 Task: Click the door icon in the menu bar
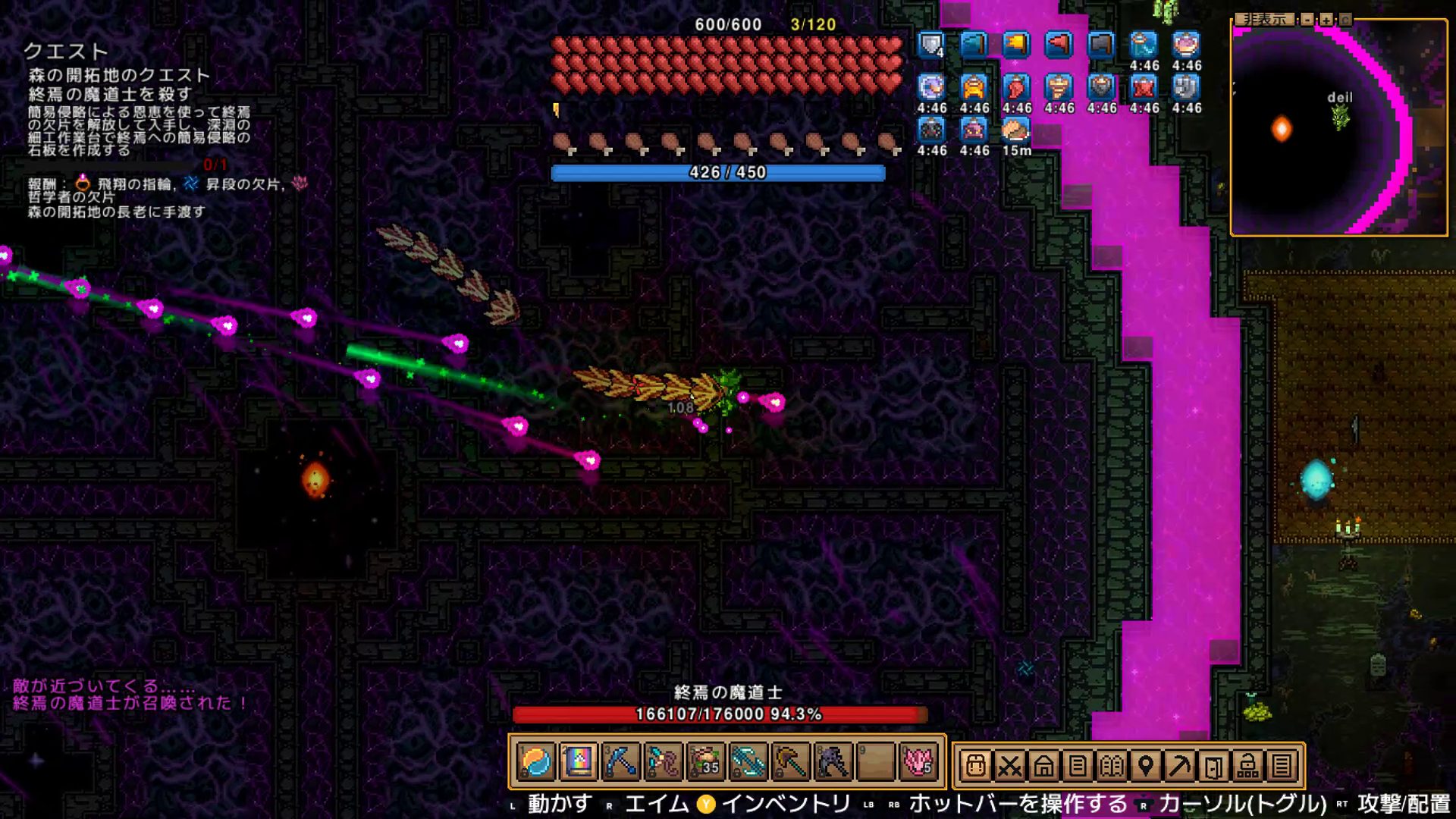click(x=1214, y=766)
